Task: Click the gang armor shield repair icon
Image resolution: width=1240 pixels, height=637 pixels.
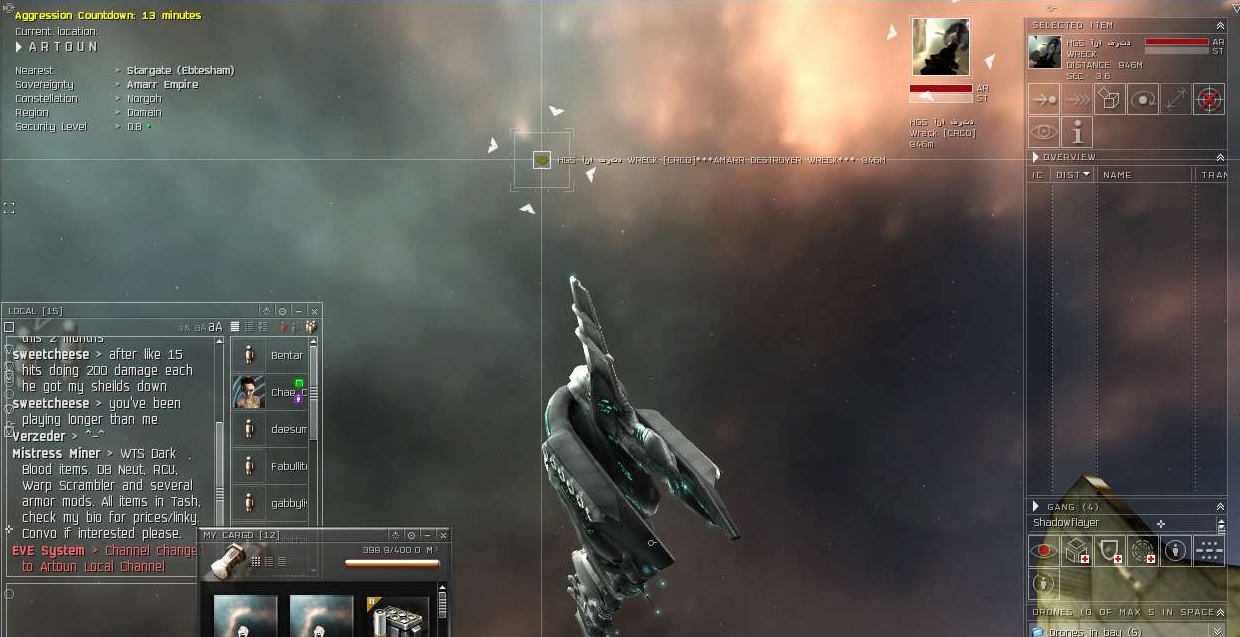Action: pos(1110,550)
